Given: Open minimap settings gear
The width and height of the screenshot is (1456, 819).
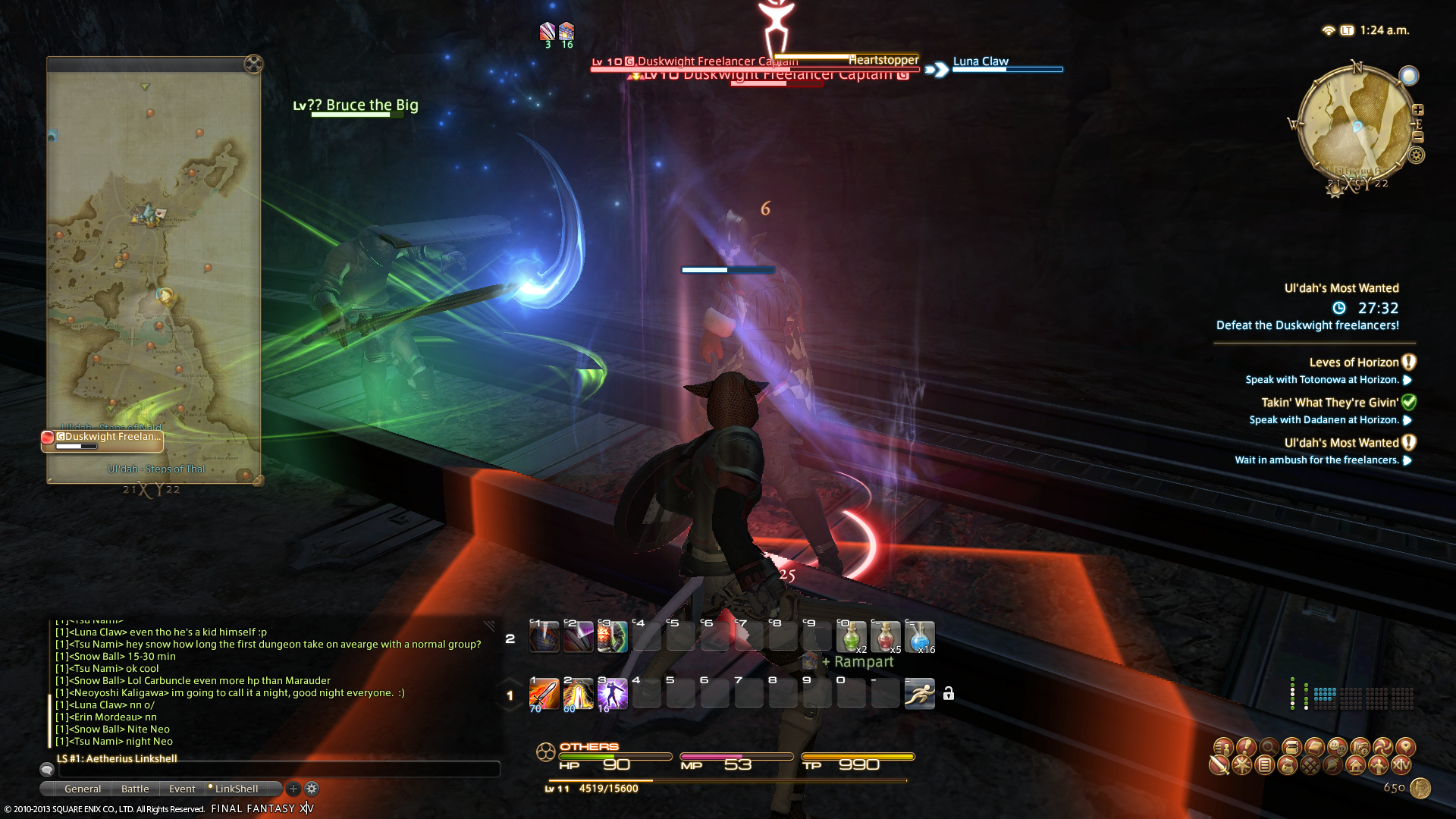Looking at the screenshot, I should pyautogui.click(x=1416, y=155).
